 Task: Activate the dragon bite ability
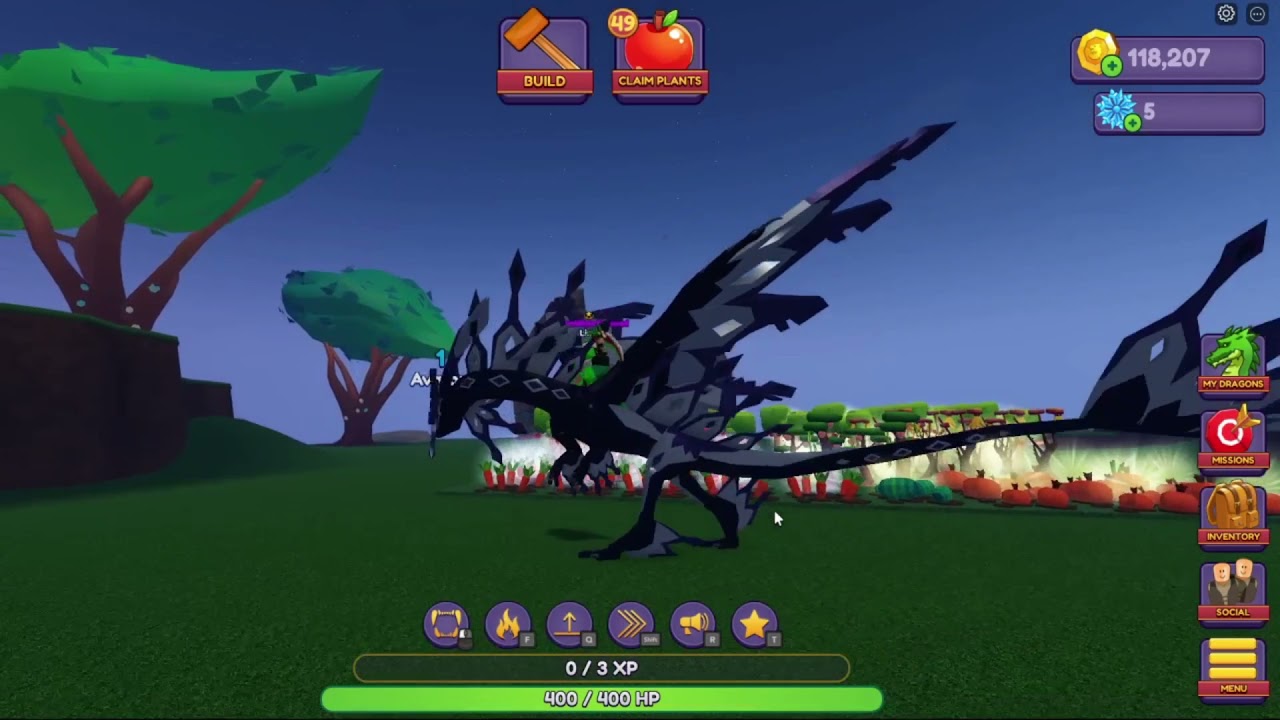click(446, 624)
